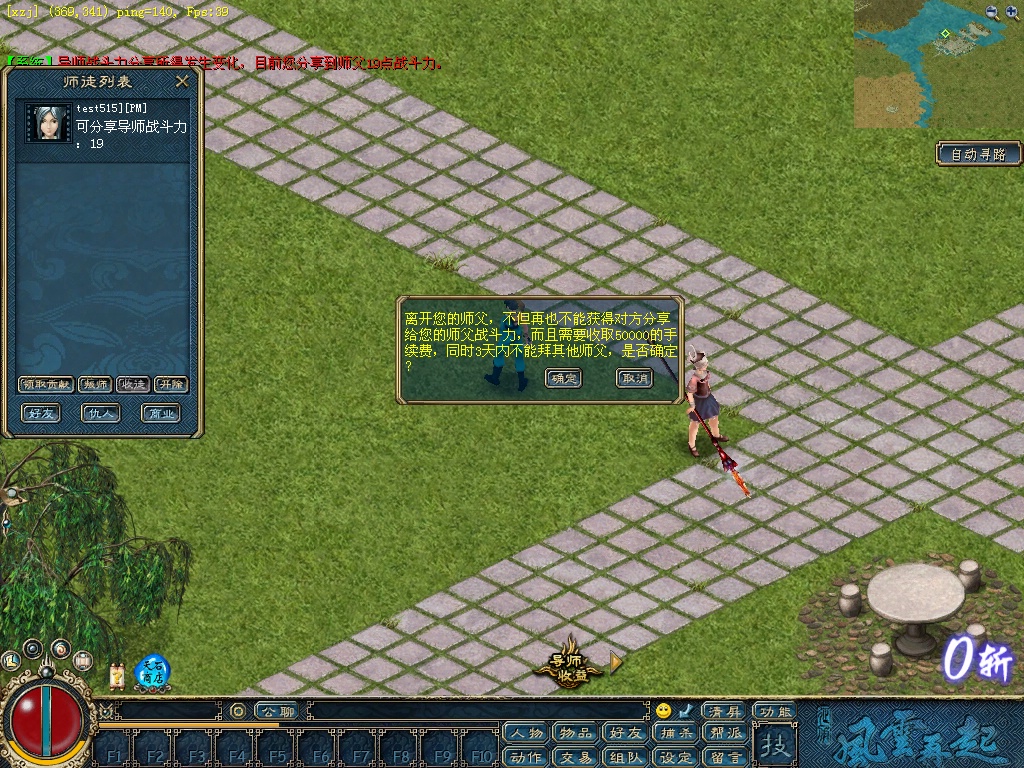The height and width of the screenshot is (768, 1024).
Task: Activate 自动寻路 auto-pathfinding
Action: pyautogui.click(x=979, y=154)
